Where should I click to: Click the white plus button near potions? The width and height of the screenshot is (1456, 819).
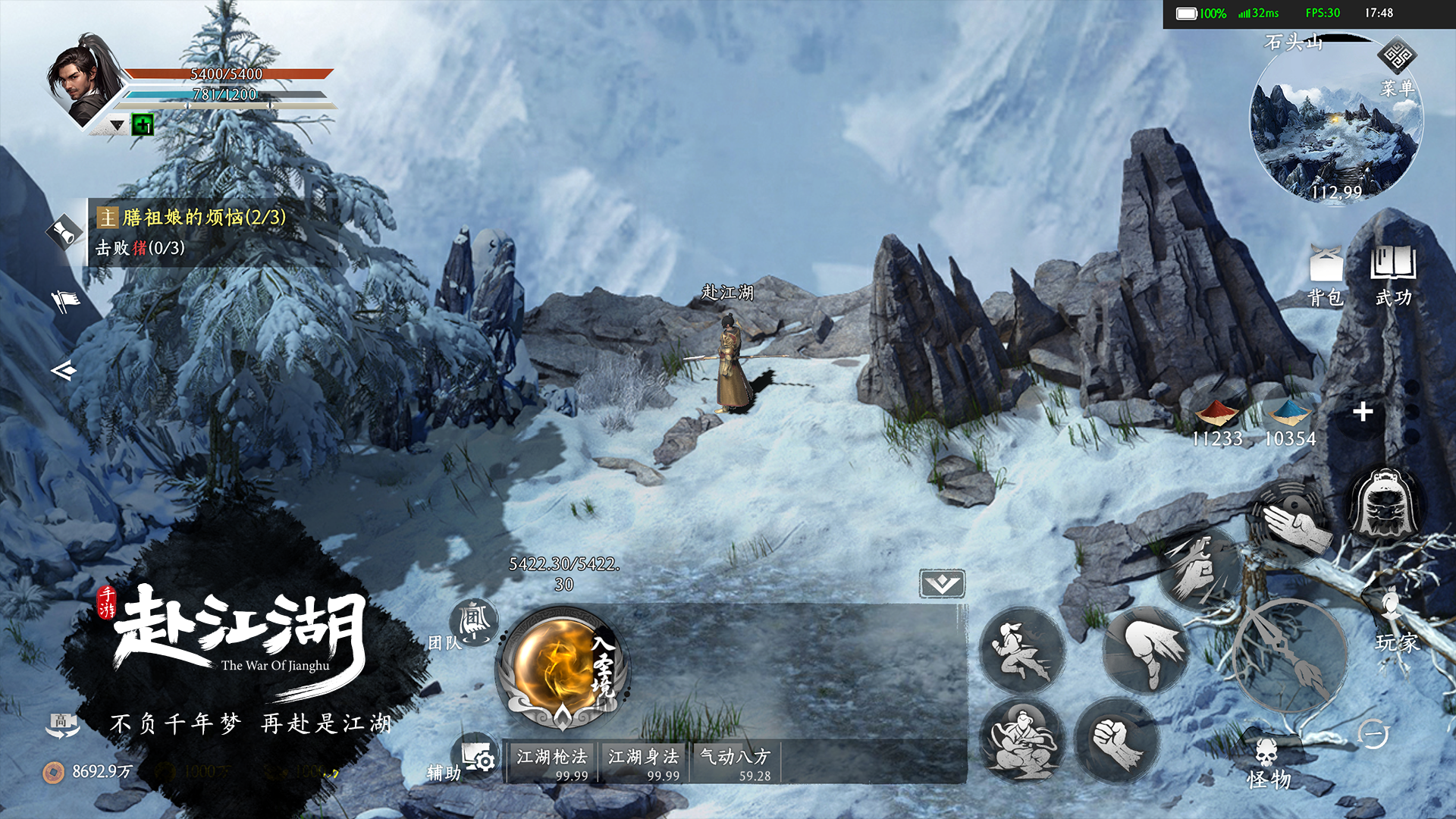[1363, 412]
